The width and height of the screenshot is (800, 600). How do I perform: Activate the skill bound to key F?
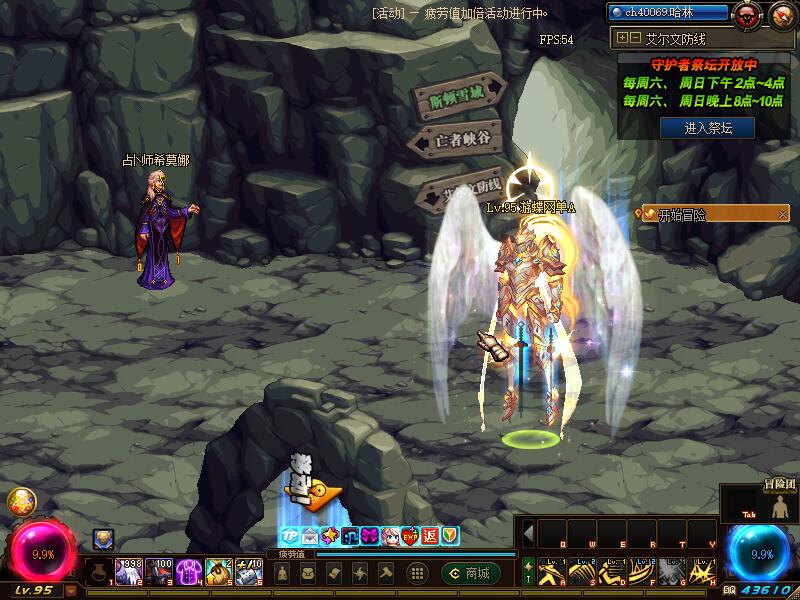(643, 571)
